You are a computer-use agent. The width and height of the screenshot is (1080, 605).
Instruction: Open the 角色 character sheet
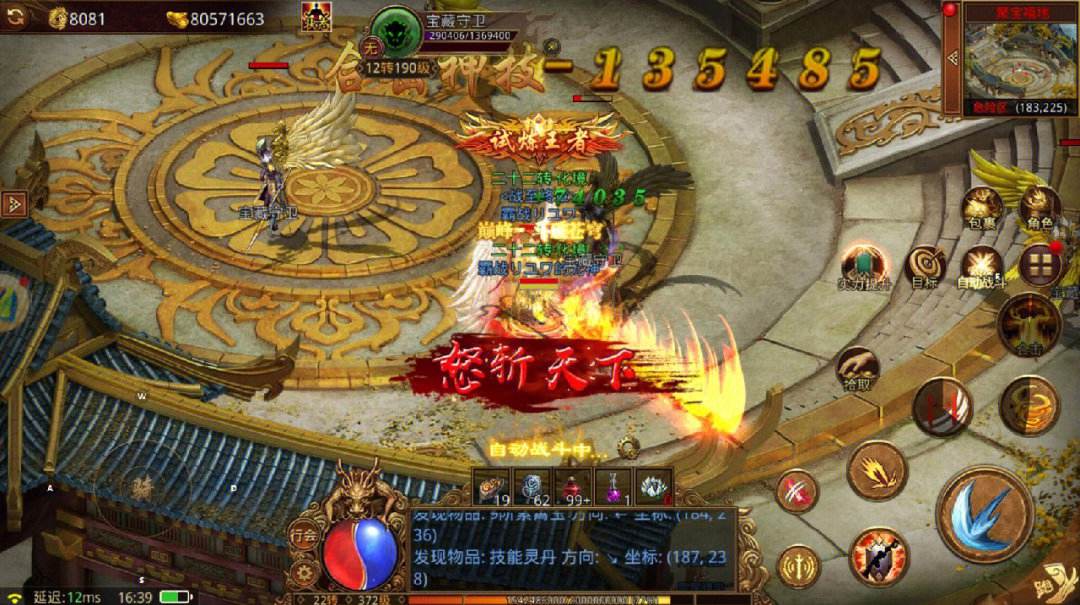pyautogui.click(x=1039, y=208)
